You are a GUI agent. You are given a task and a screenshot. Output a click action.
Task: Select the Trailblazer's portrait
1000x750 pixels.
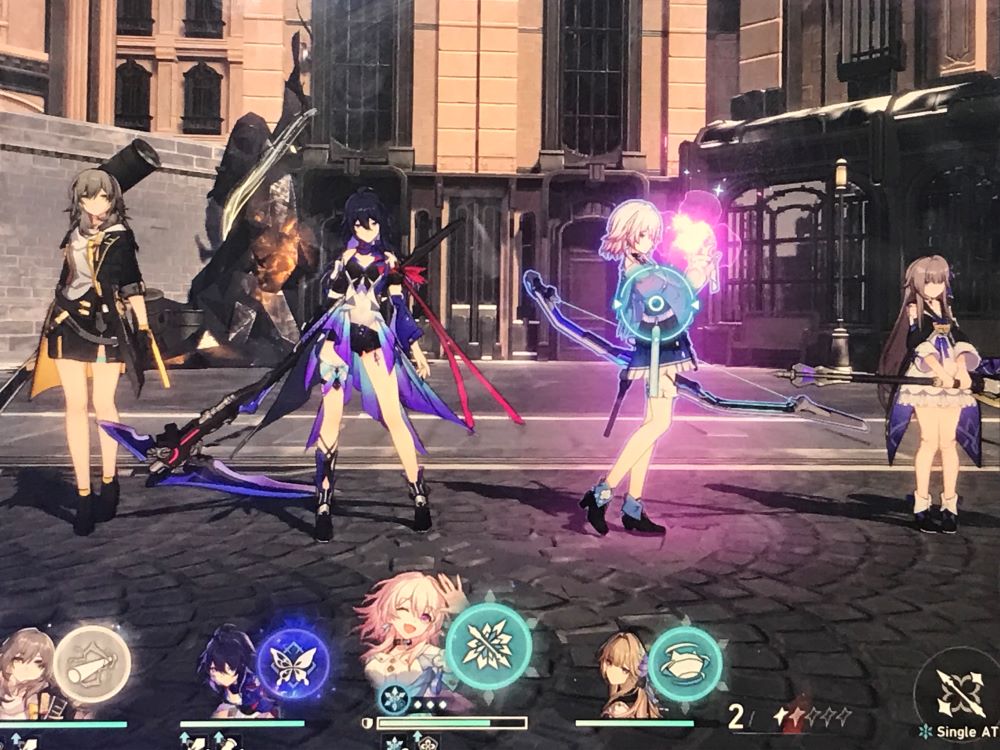click(x=27, y=675)
